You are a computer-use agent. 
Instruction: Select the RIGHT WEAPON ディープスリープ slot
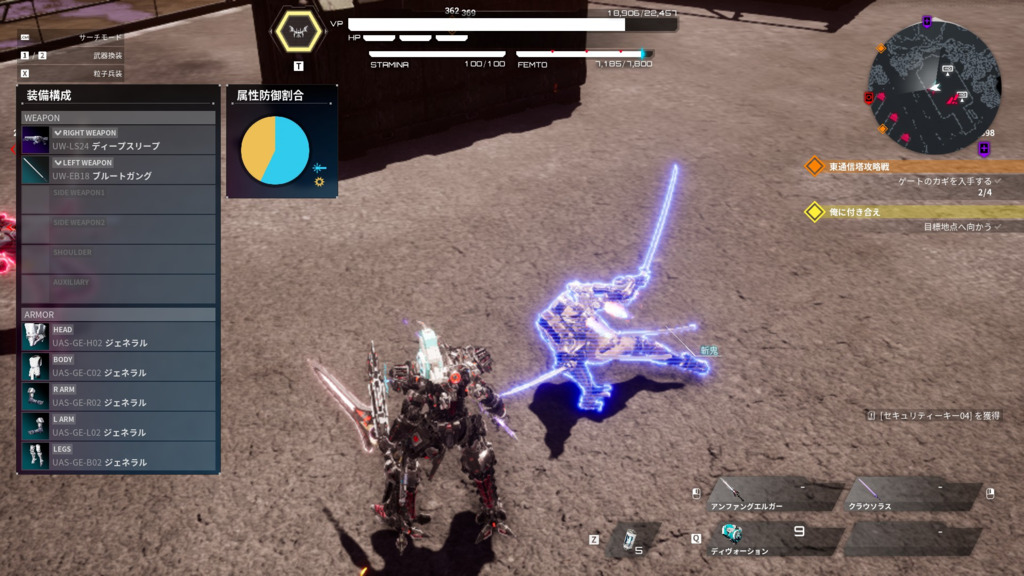(x=118, y=140)
